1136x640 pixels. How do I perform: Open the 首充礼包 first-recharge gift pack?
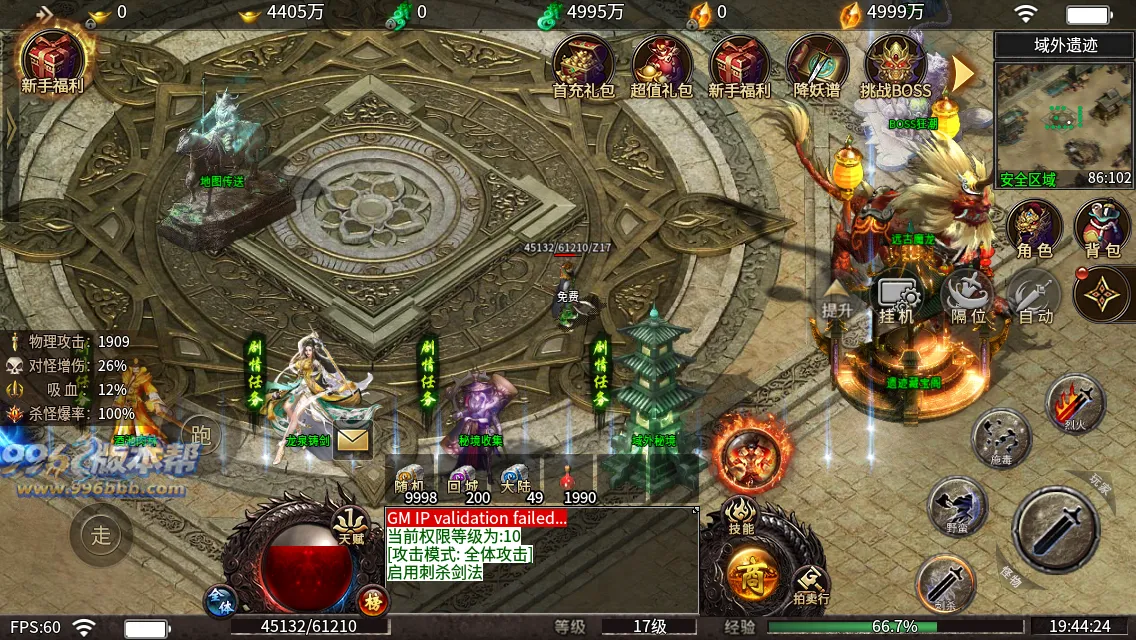point(582,64)
